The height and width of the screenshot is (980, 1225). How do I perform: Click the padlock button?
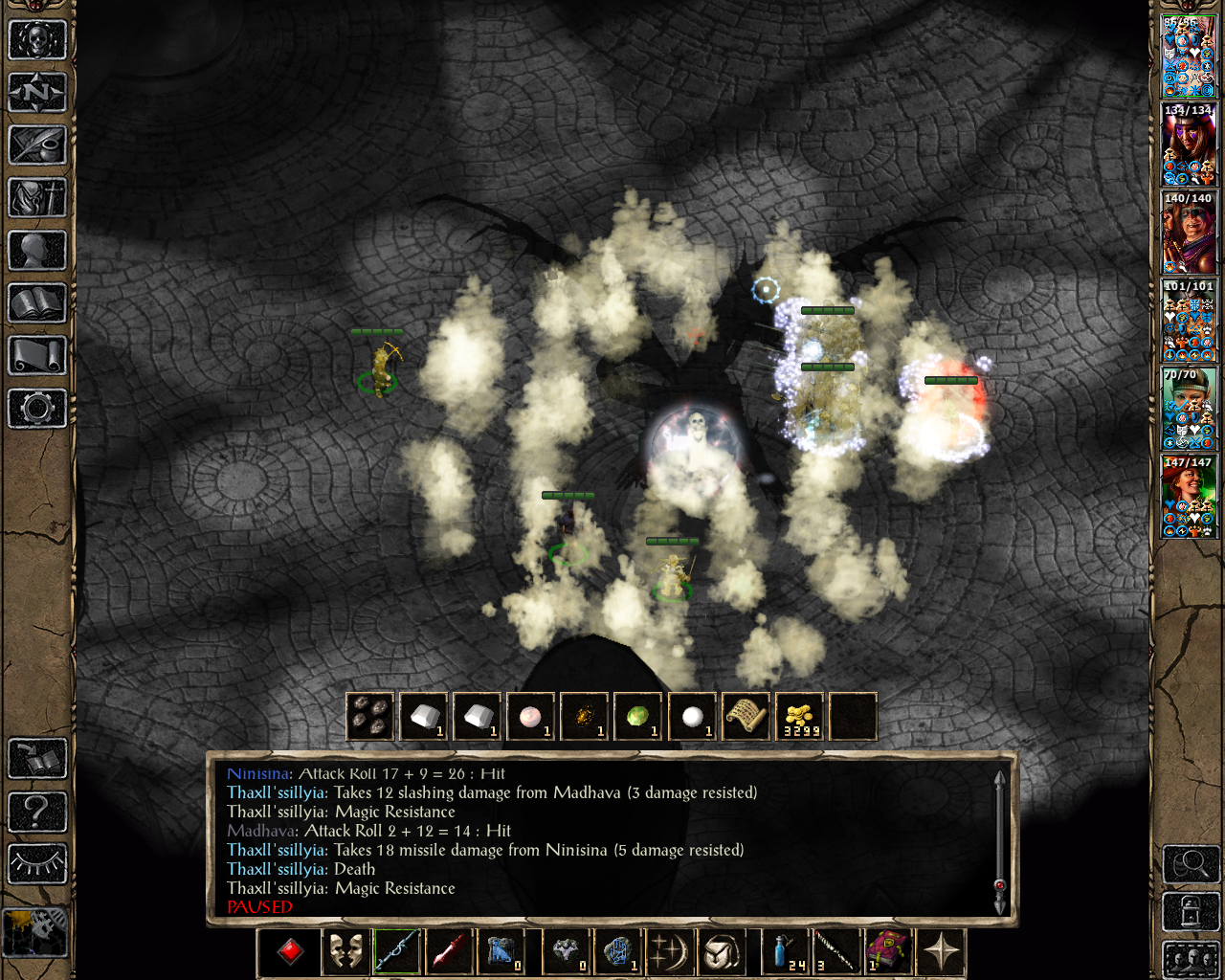tap(1191, 912)
